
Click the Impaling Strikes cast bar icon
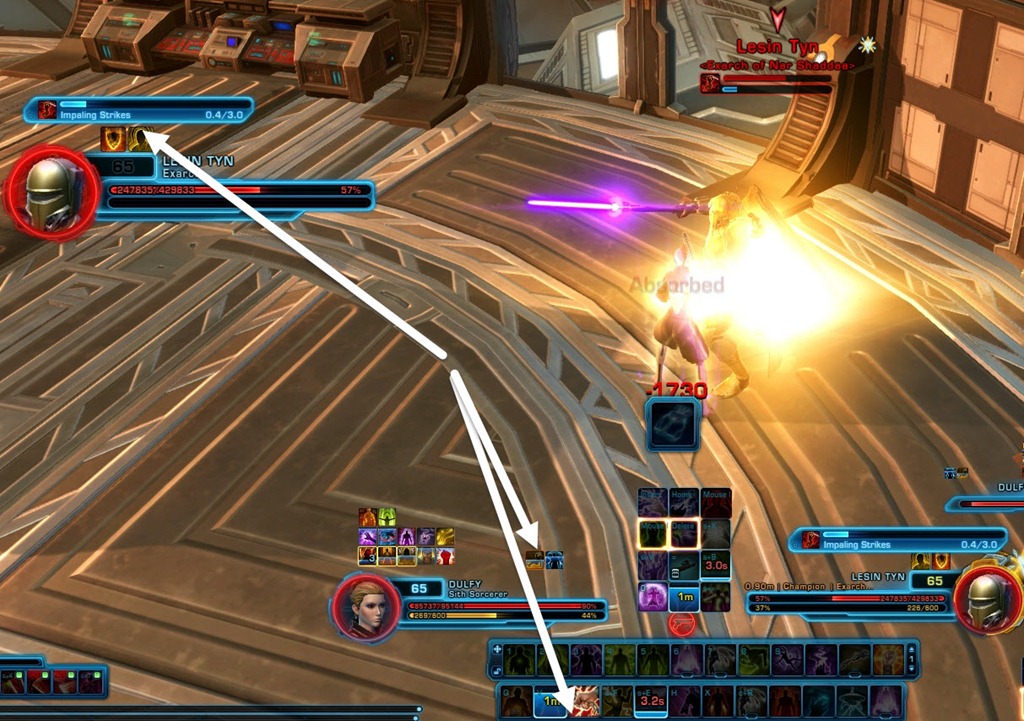tap(47, 110)
